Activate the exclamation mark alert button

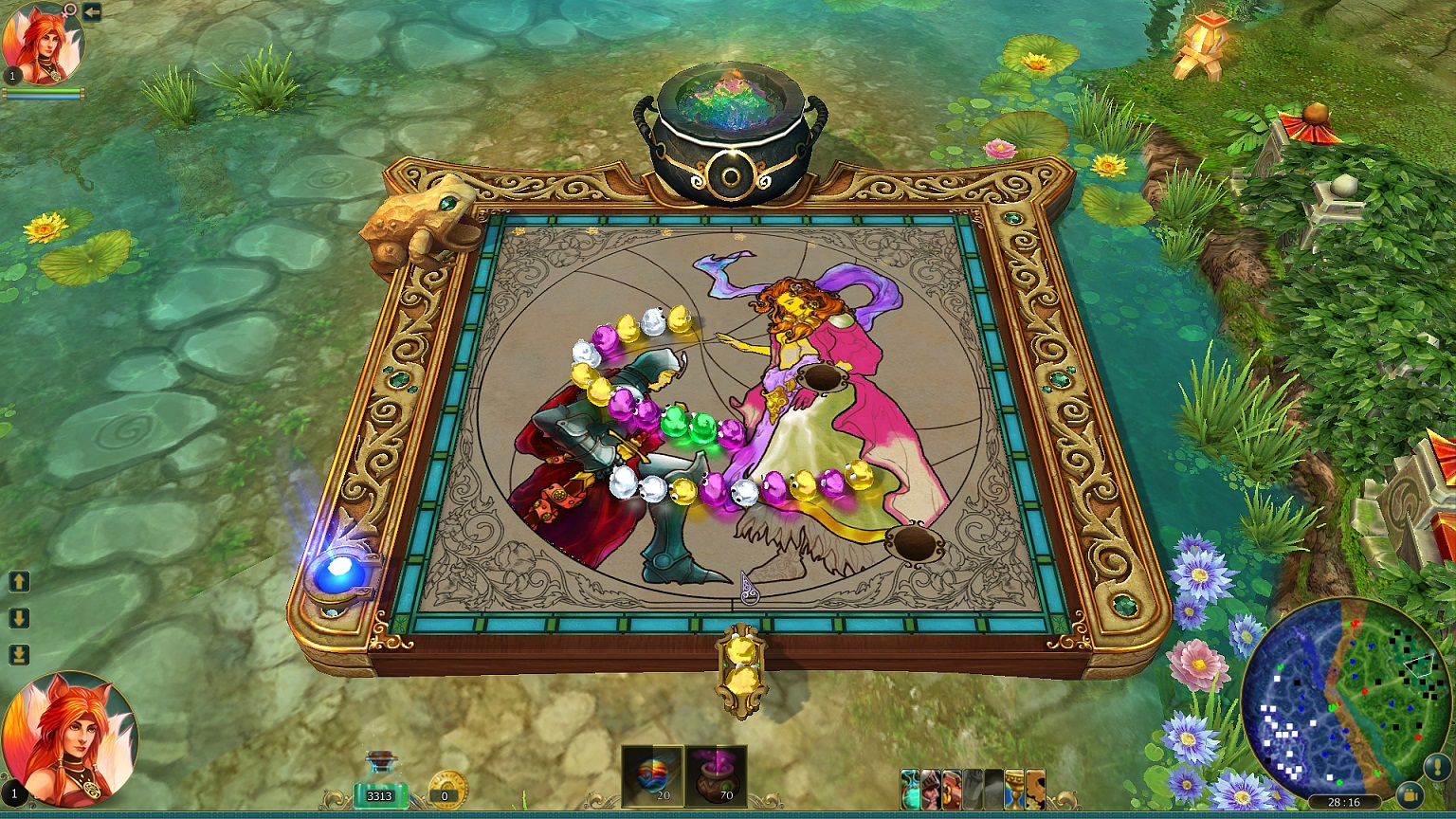coord(1435,766)
